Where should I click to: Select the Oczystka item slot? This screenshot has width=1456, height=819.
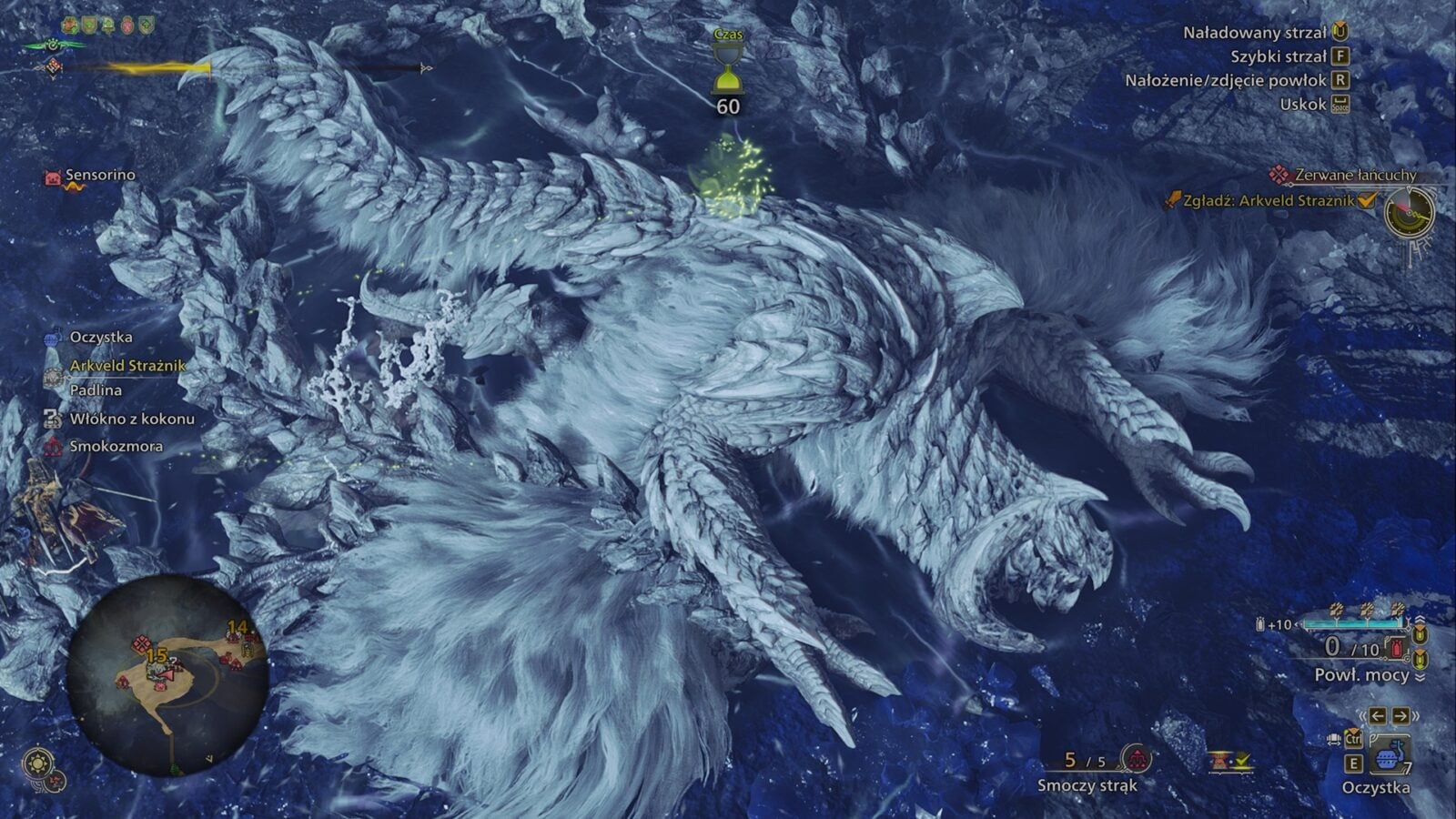[1389, 756]
